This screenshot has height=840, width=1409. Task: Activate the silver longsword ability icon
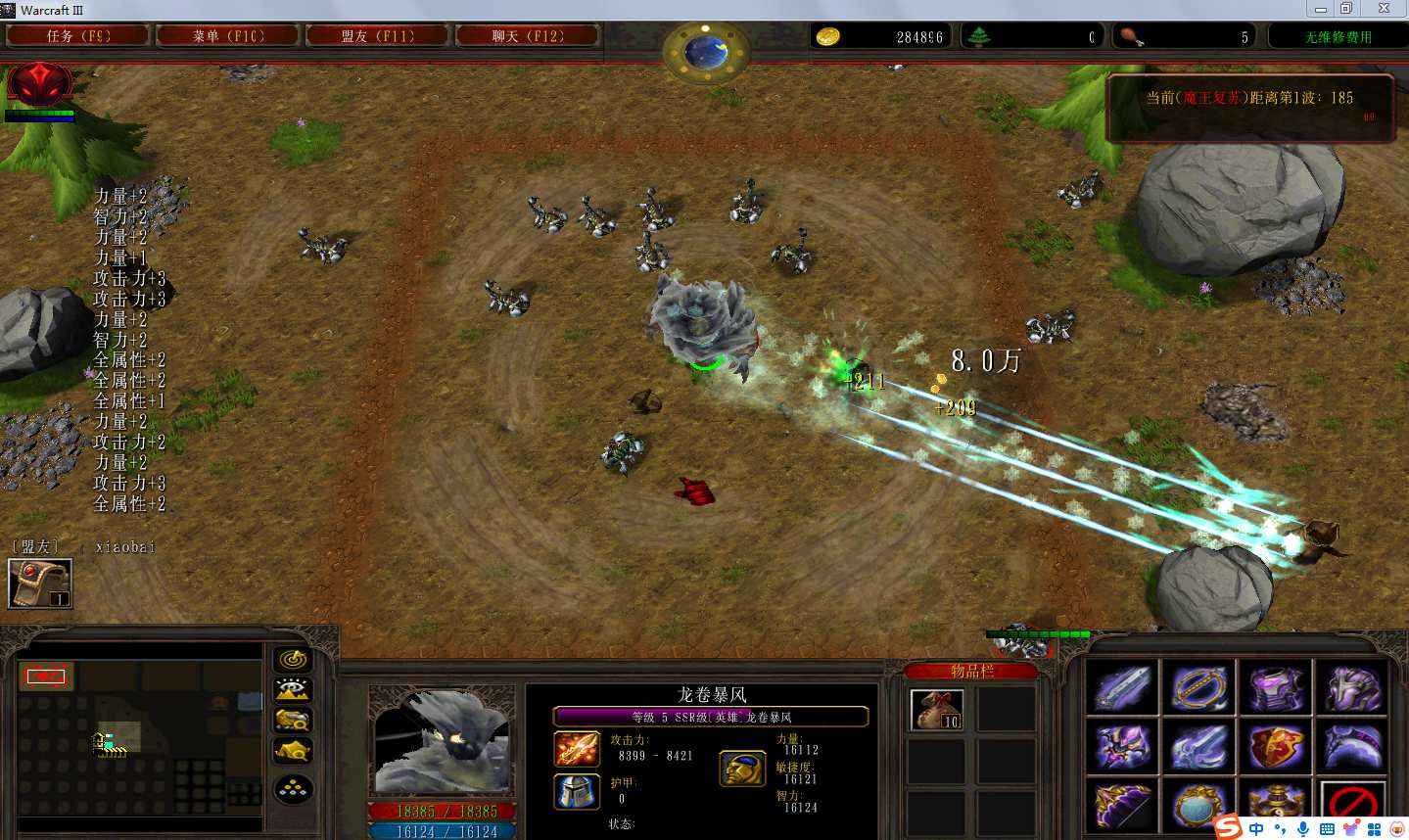click(1123, 687)
